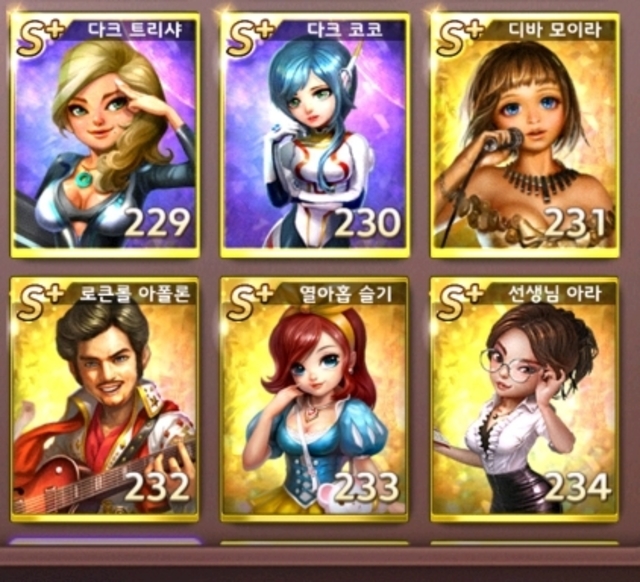Select the 열아홉 슬기 card numbered 233
Viewport: 640px width, 582px height.
point(314,400)
